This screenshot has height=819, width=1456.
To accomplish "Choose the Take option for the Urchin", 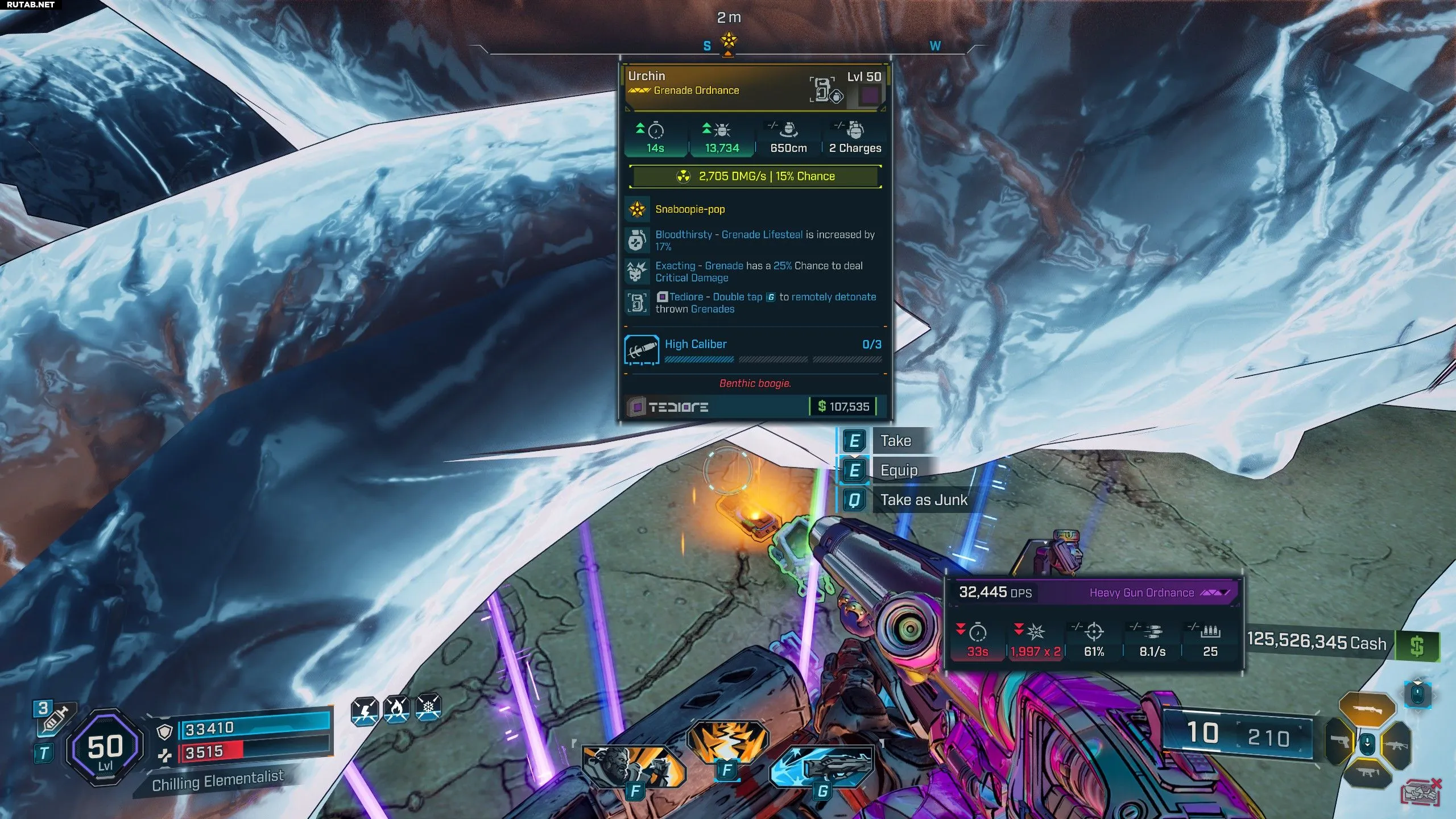I will (x=895, y=441).
